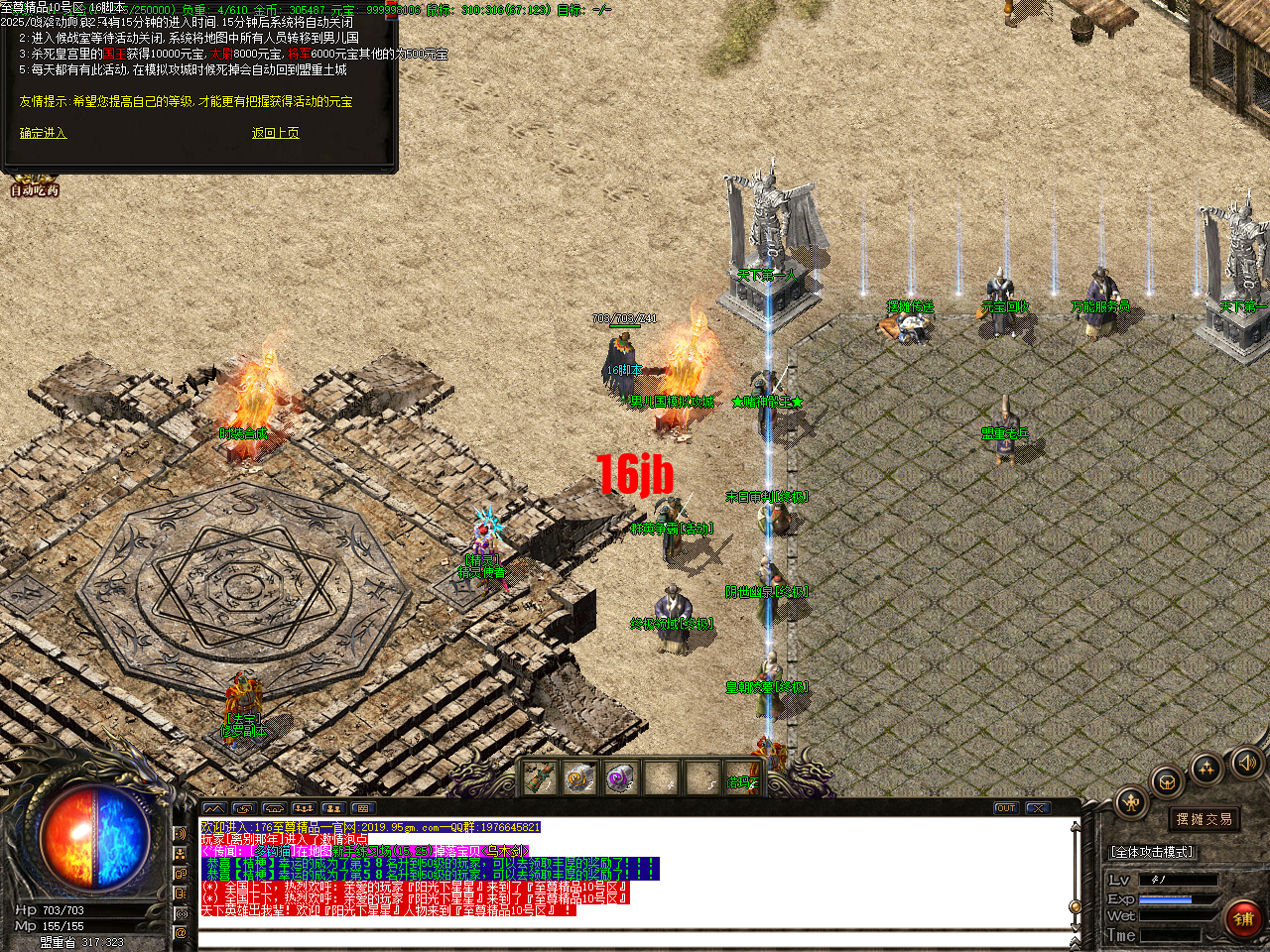Select the gold bead in quickslot 2

[578, 779]
